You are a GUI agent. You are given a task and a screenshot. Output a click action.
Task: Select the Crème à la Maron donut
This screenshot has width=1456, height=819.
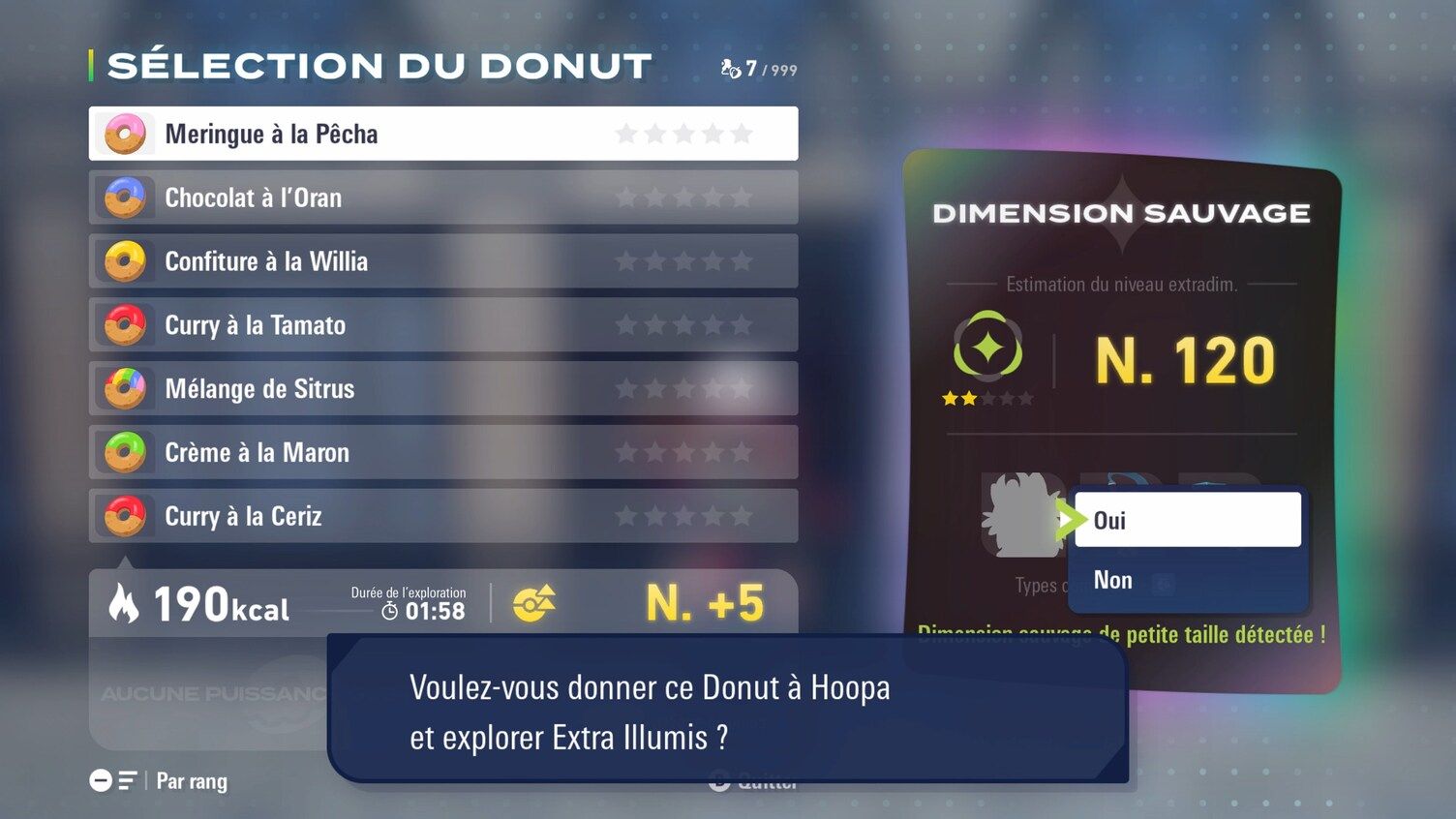tap(442, 452)
